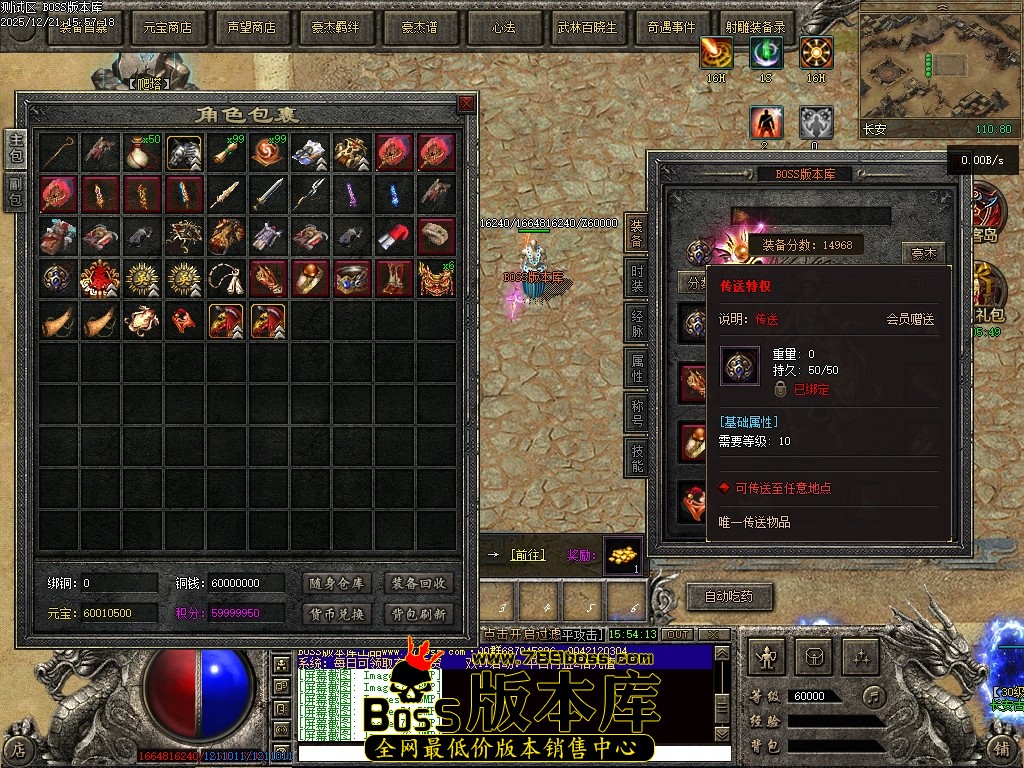This screenshot has height=768, width=1024.
Task: Select the 心法 menu button
Action: tap(503, 28)
